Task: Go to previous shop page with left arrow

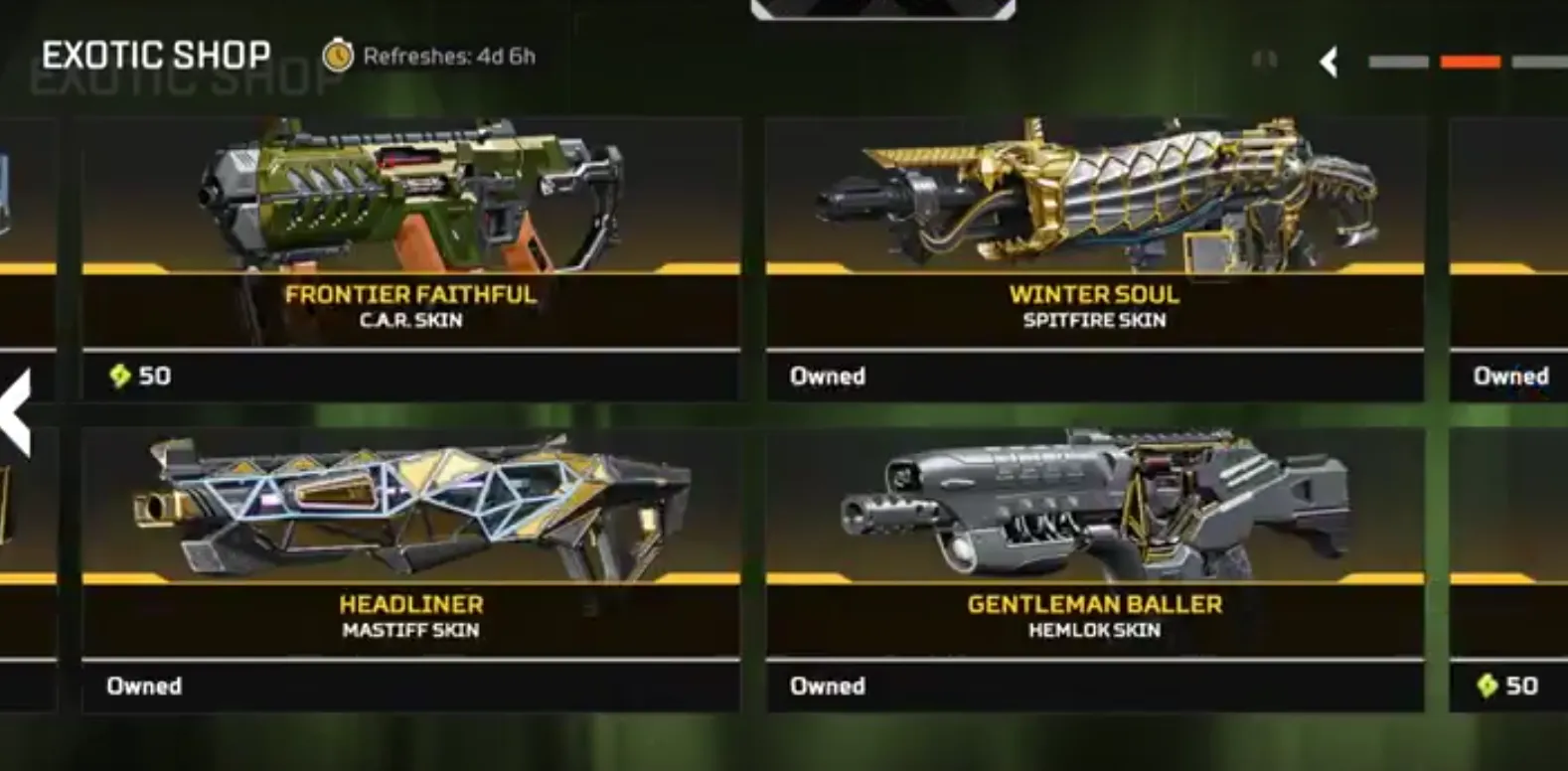Action: click(x=17, y=412)
